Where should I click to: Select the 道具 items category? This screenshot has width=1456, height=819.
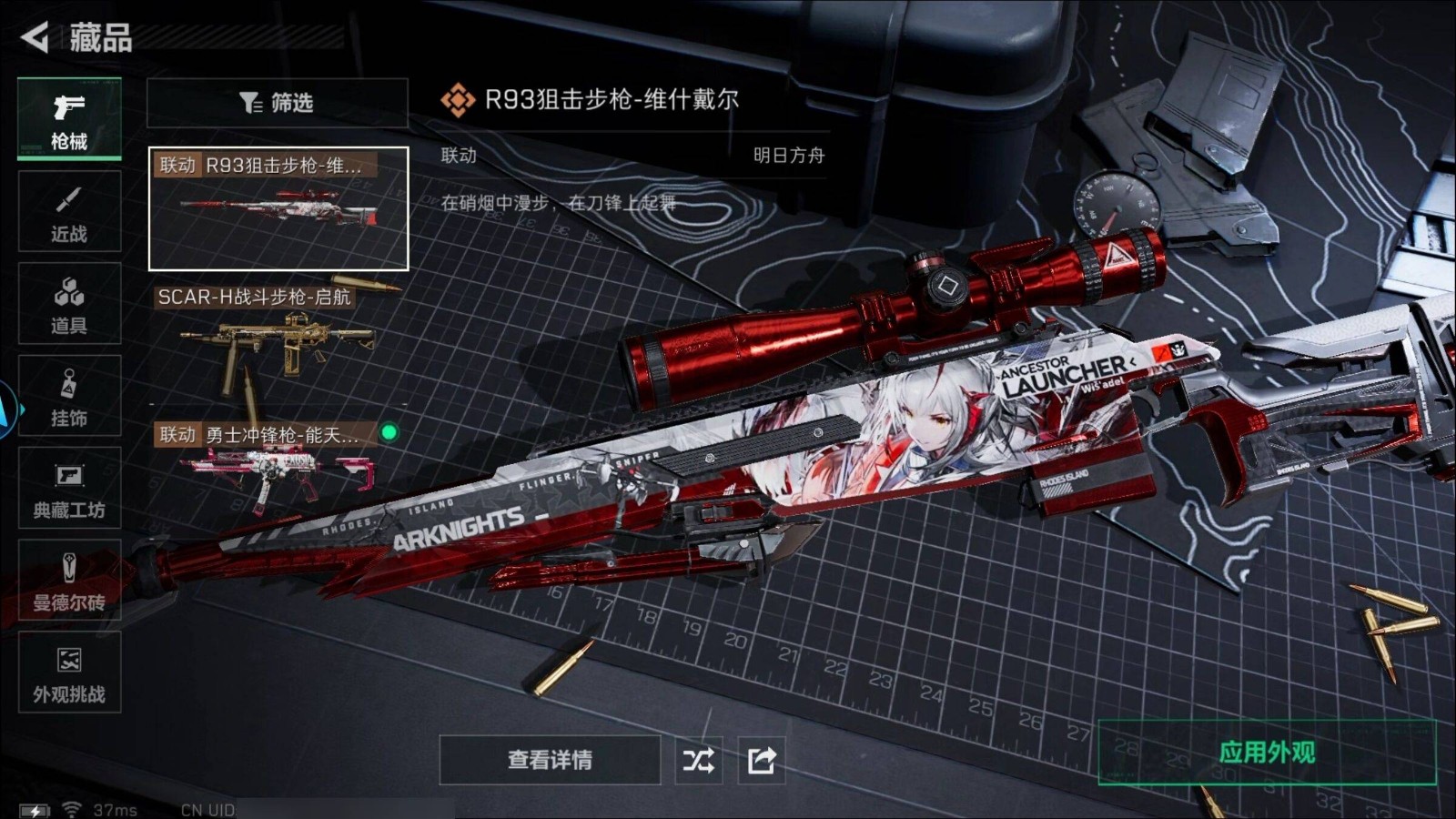click(69, 304)
